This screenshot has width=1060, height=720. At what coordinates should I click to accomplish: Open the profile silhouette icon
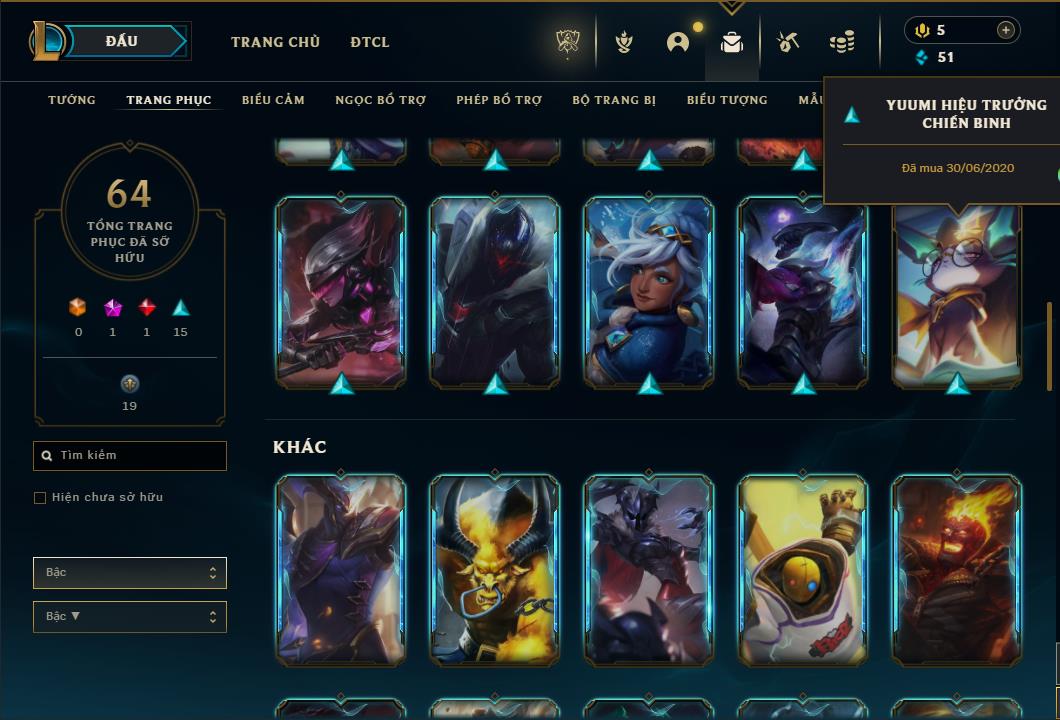[x=678, y=42]
